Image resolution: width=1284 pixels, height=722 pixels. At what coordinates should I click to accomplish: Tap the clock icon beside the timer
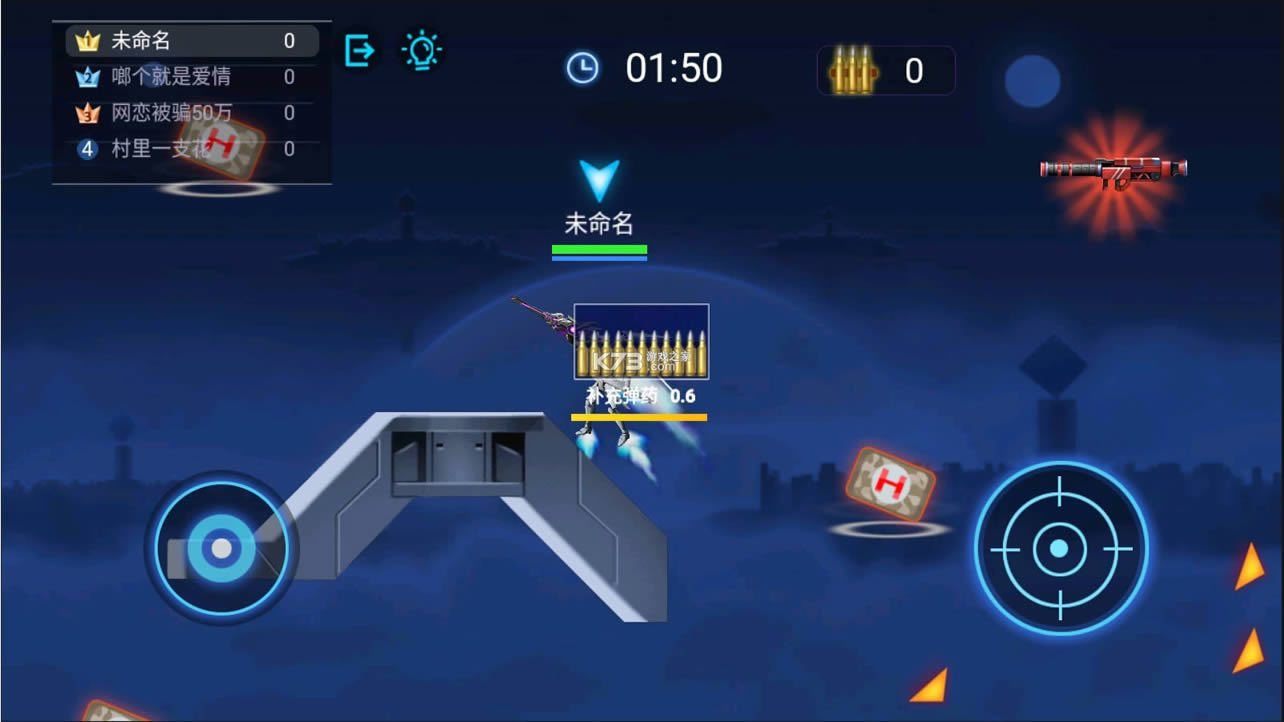(x=581, y=67)
